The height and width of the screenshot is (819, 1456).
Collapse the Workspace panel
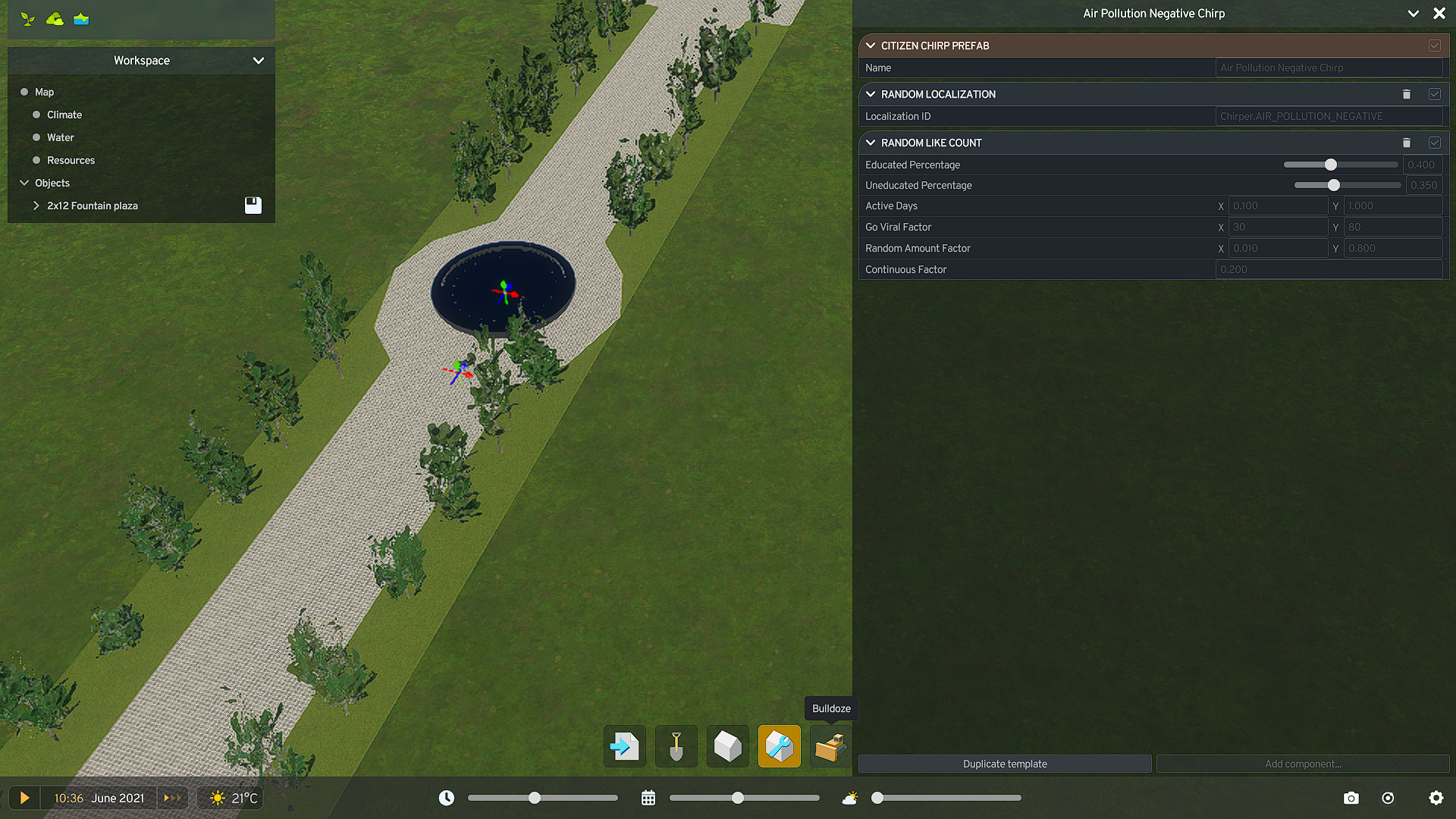259,61
